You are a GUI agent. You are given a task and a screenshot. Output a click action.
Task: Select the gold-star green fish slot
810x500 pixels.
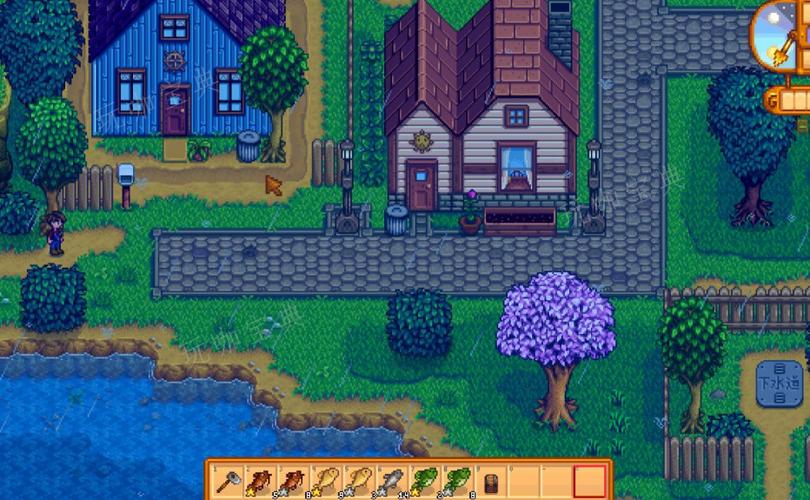(423, 481)
